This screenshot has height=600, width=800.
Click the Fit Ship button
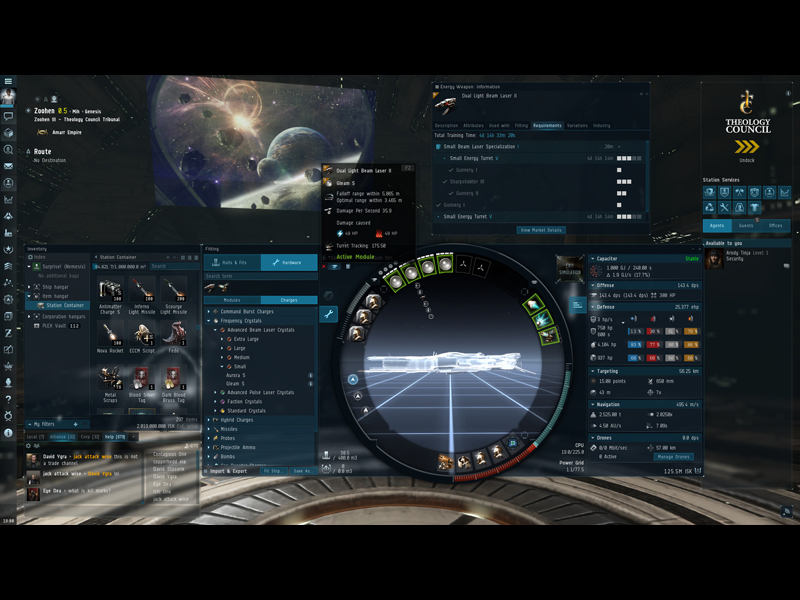[x=272, y=471]
